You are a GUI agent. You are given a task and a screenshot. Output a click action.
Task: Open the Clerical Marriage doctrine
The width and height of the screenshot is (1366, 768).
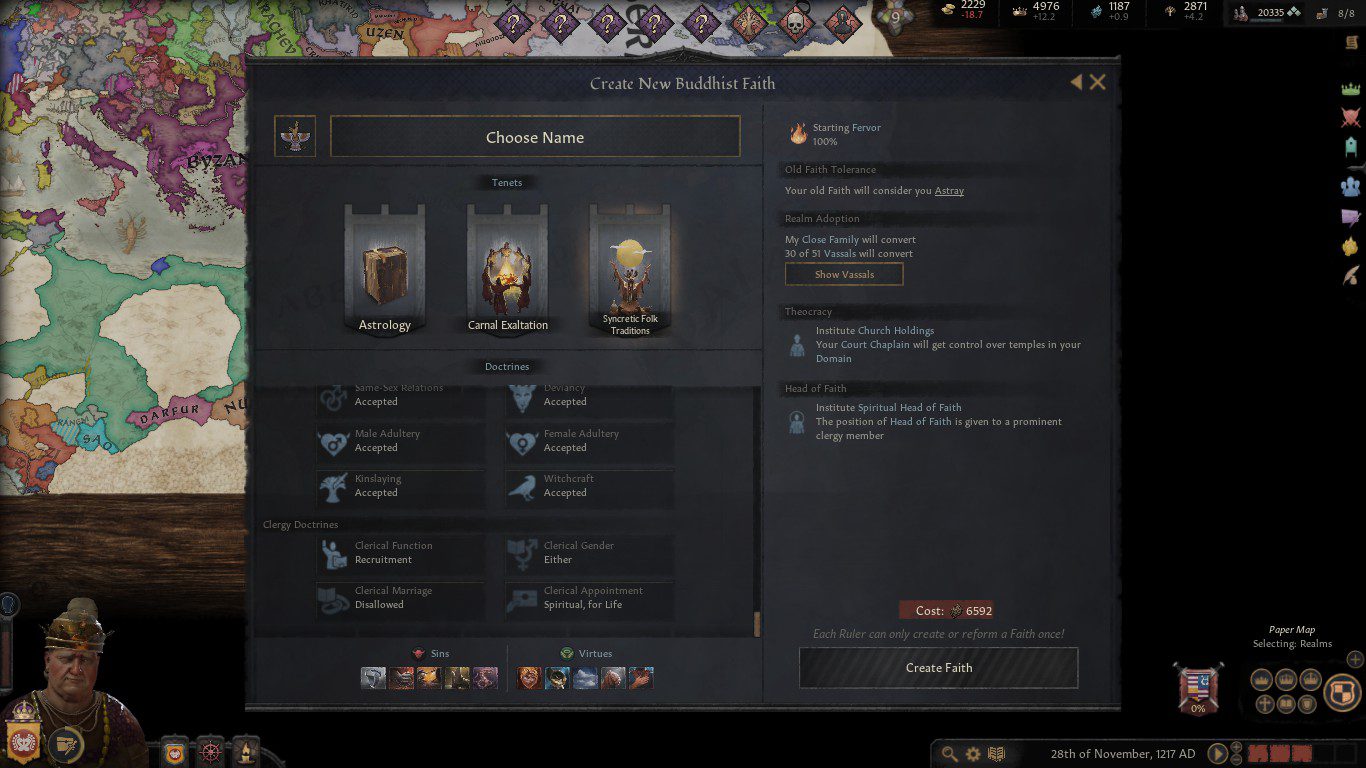pyautogui.click(x=400, y=598)
